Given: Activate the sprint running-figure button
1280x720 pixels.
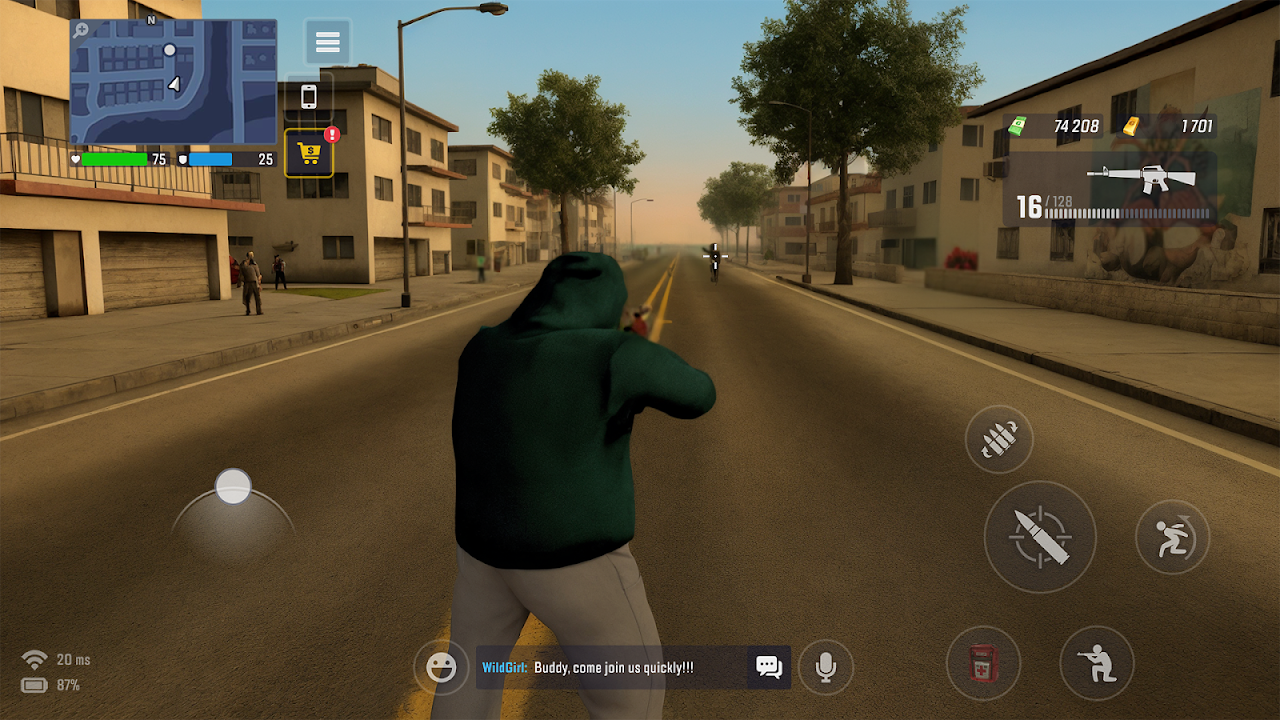Looking at the screenshot, I should [1172, 537].
